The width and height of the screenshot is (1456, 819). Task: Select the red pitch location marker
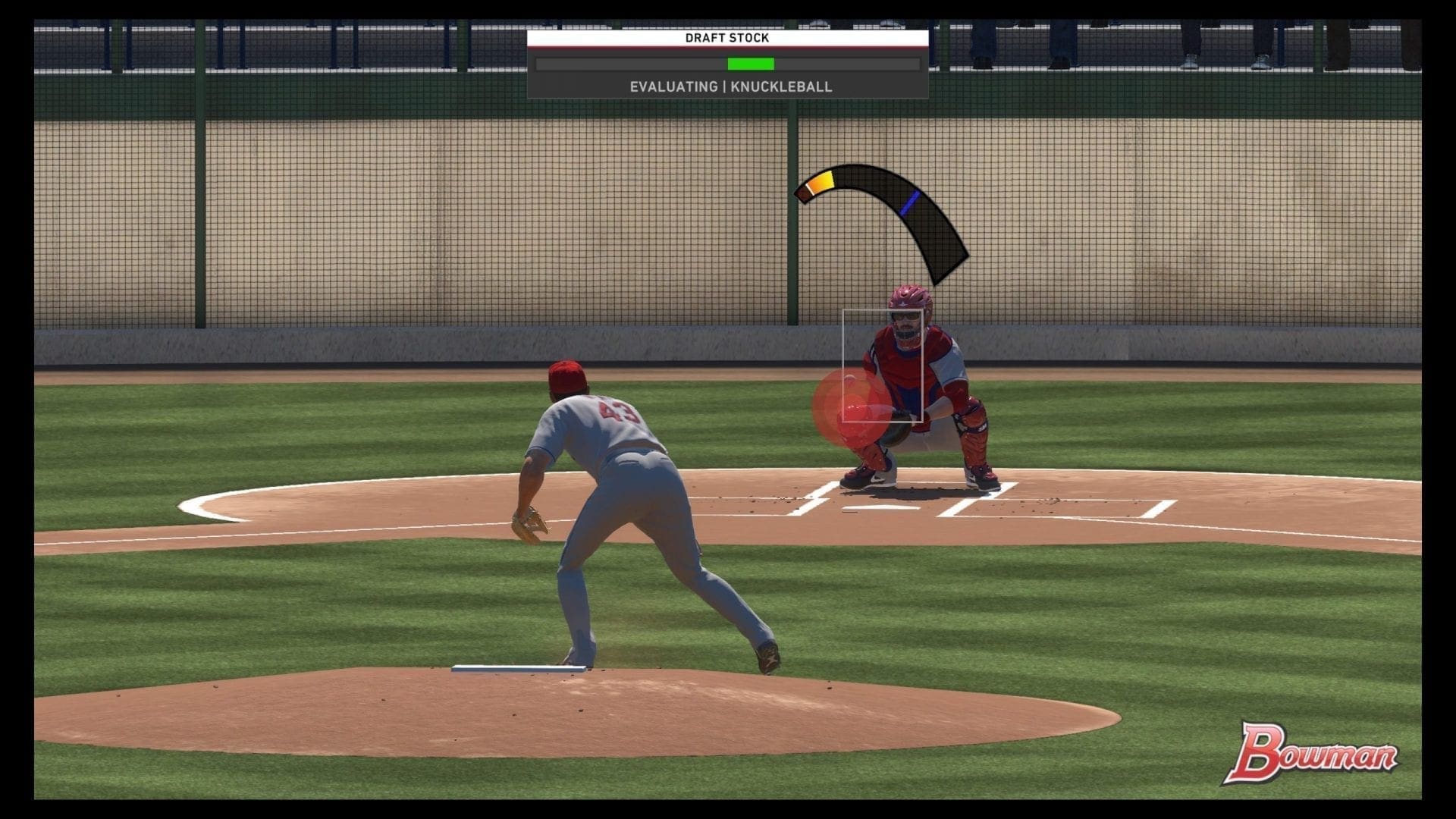click(x=851, y=407)
